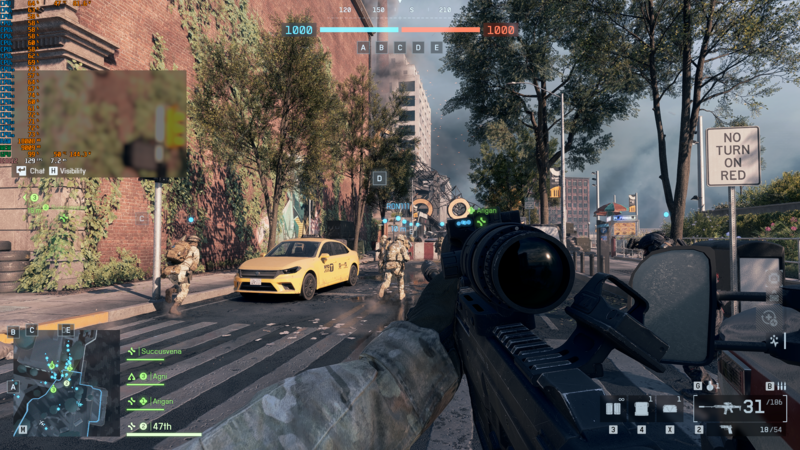Choose the crate gadget slot
The height and width of the screenshot is (450, 800).
tap(641, 408)
